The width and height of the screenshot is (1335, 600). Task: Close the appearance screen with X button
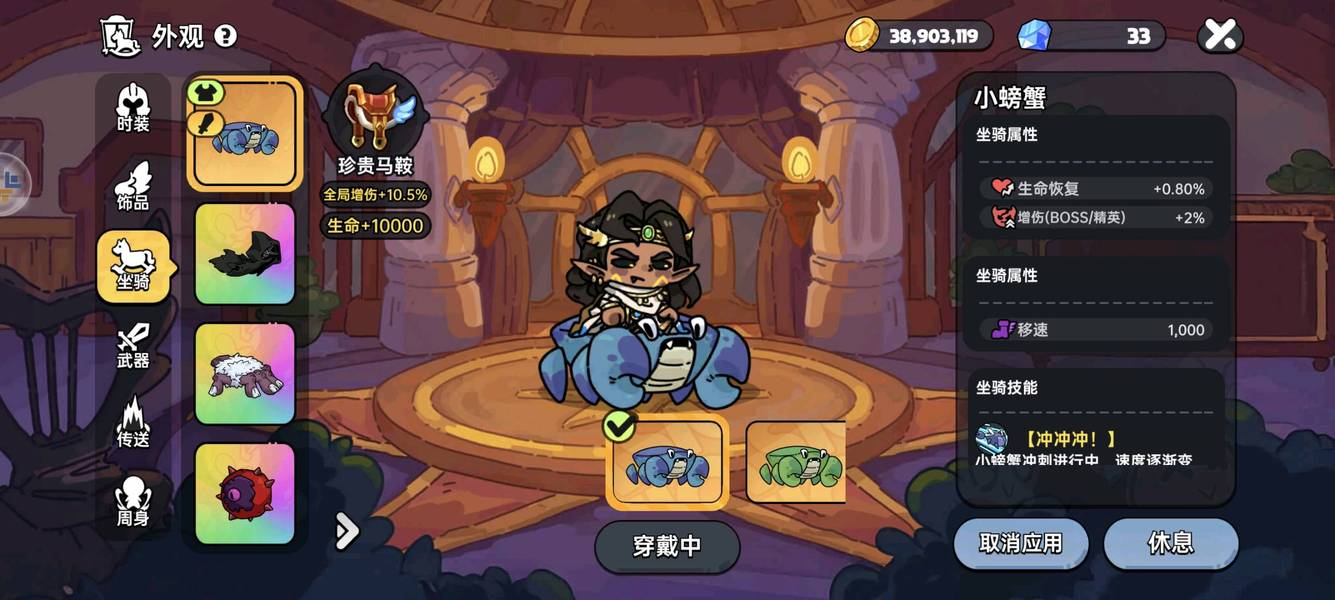pos(1220,36)
